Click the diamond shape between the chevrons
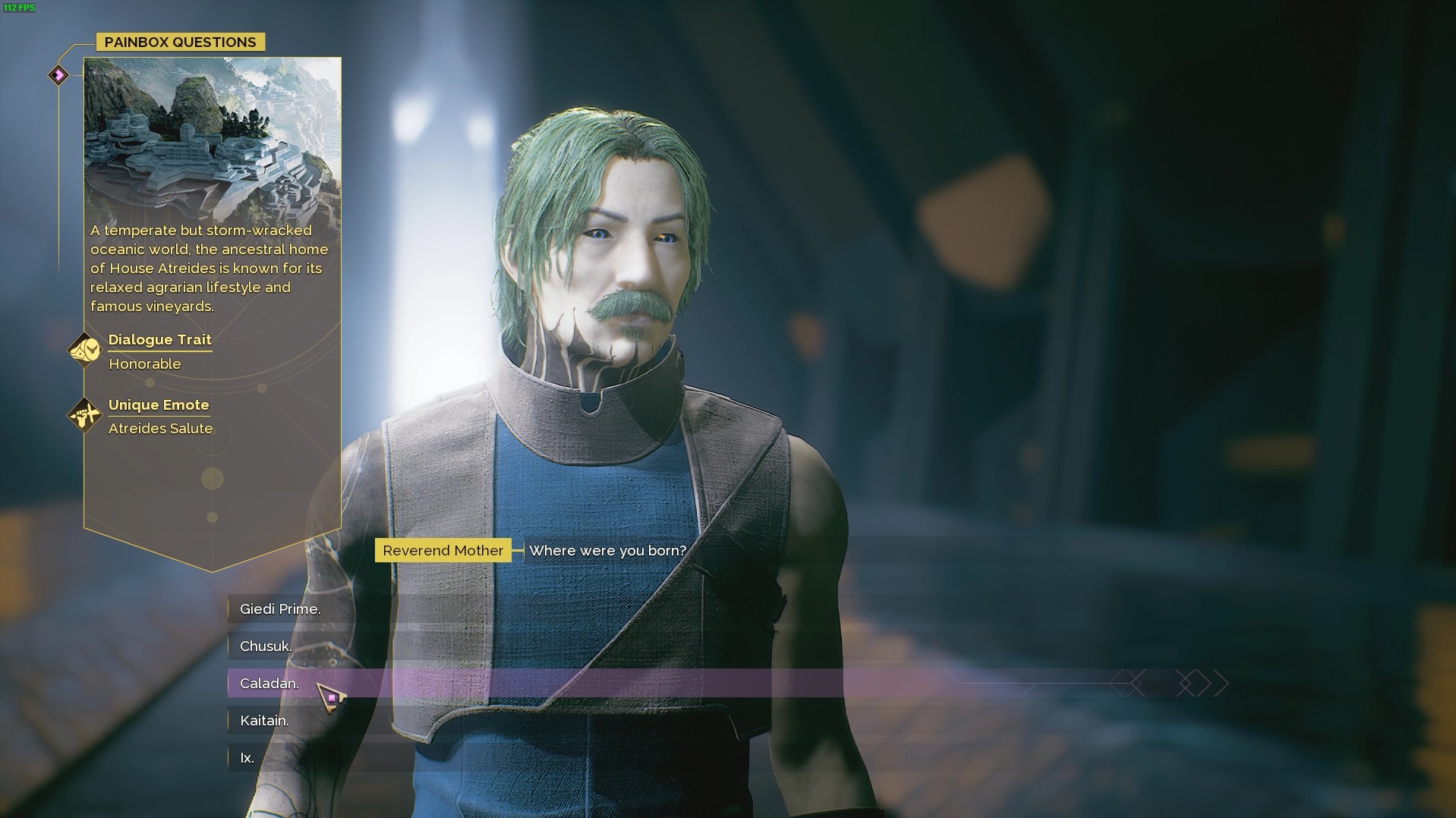1456x818 pixels. (x=1186, y=683)
